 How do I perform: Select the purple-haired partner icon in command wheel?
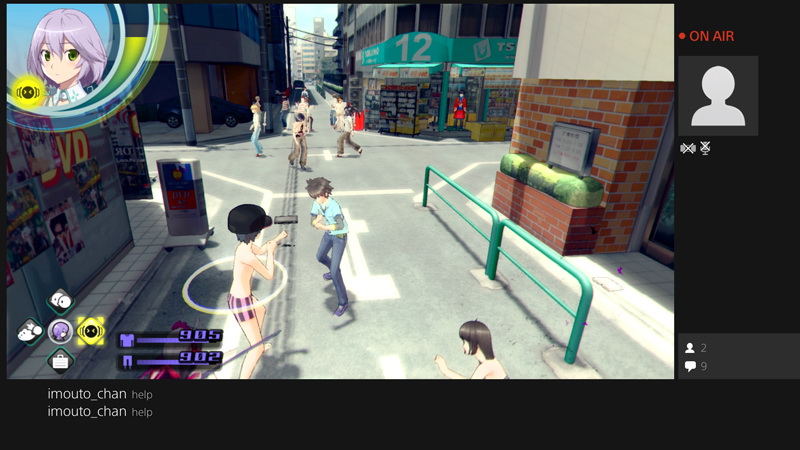(60, 330)
